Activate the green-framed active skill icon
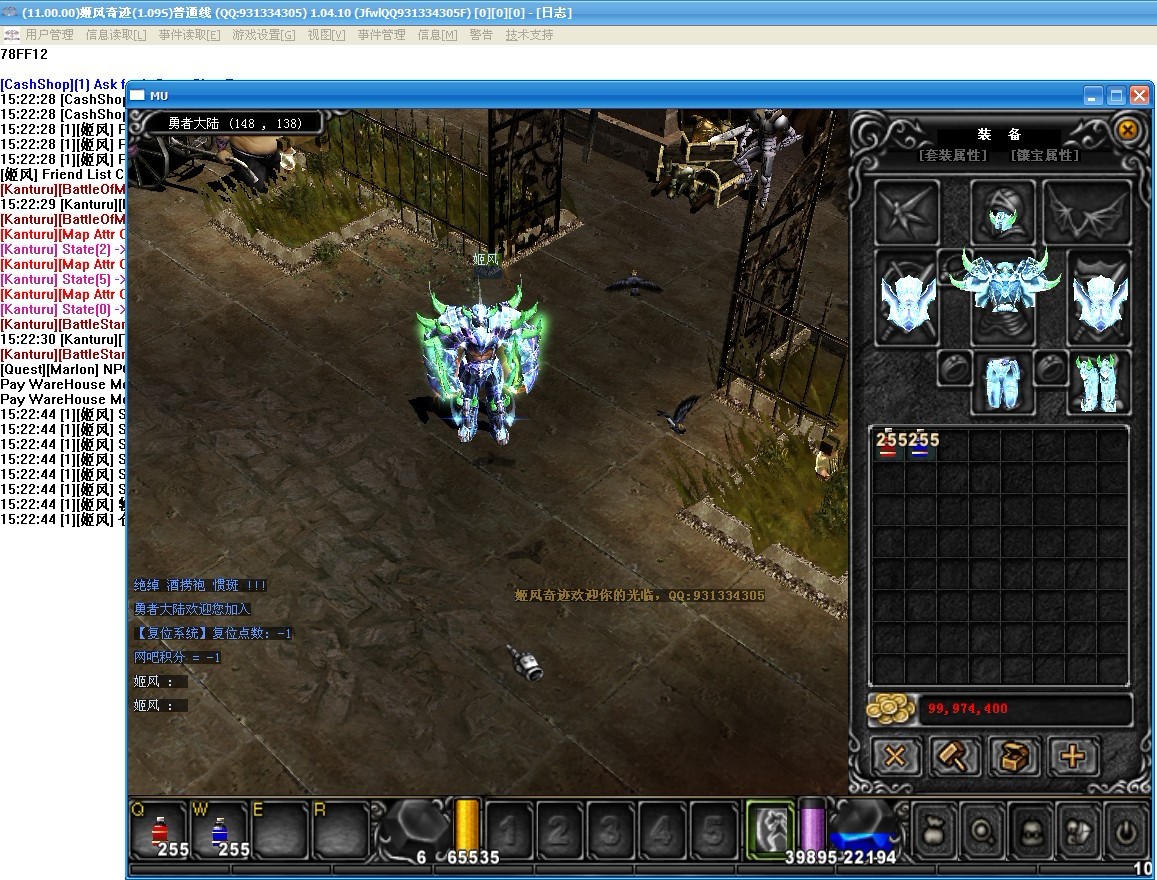This screenshot has width=1157, height=880. pos(770,828)
